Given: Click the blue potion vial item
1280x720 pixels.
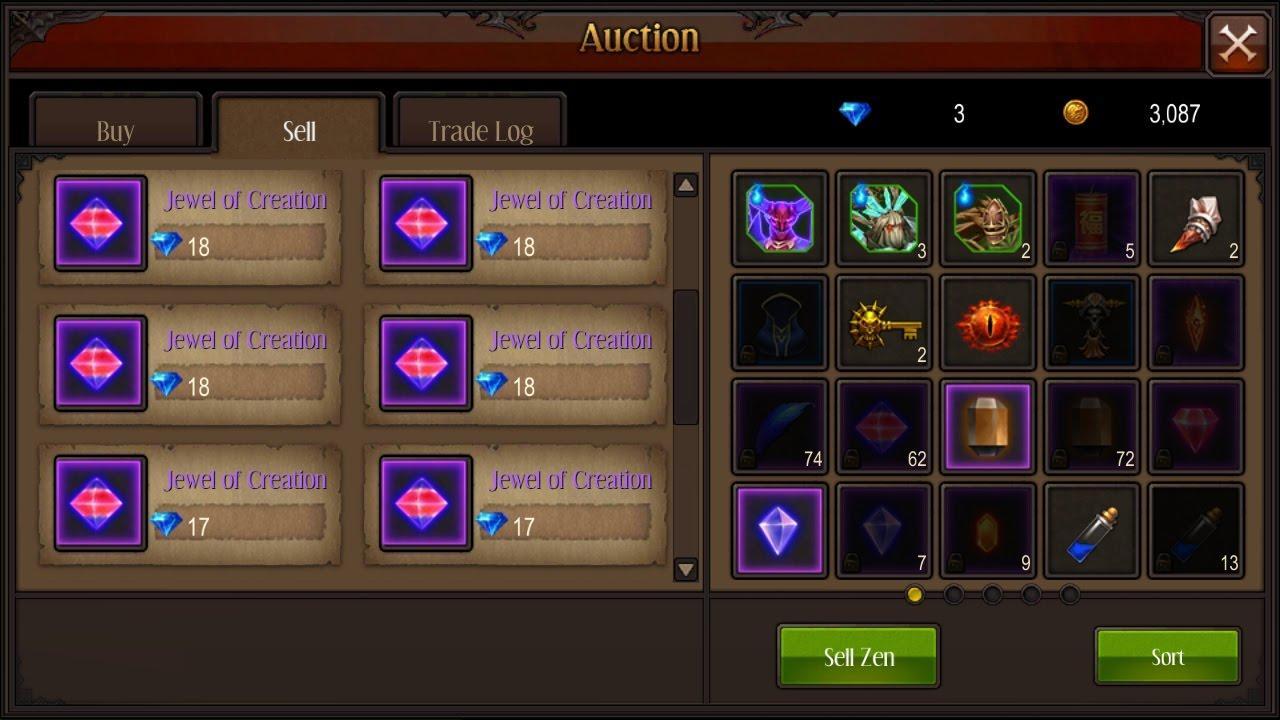Looking at the screenshot, I should point(1091,530).
